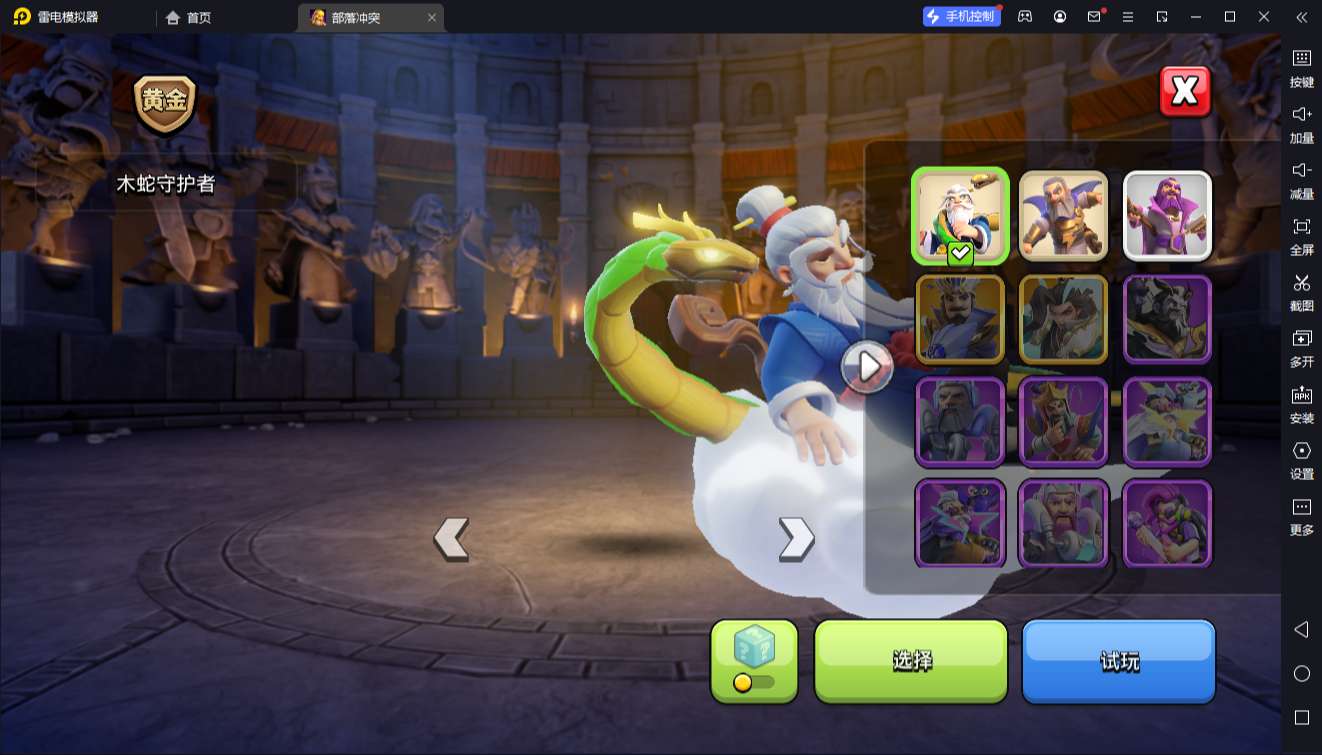Show the next skin with right arrow
Image resolution: width=1322 pixels, height=755 pixels.
(x=796, y=539)
